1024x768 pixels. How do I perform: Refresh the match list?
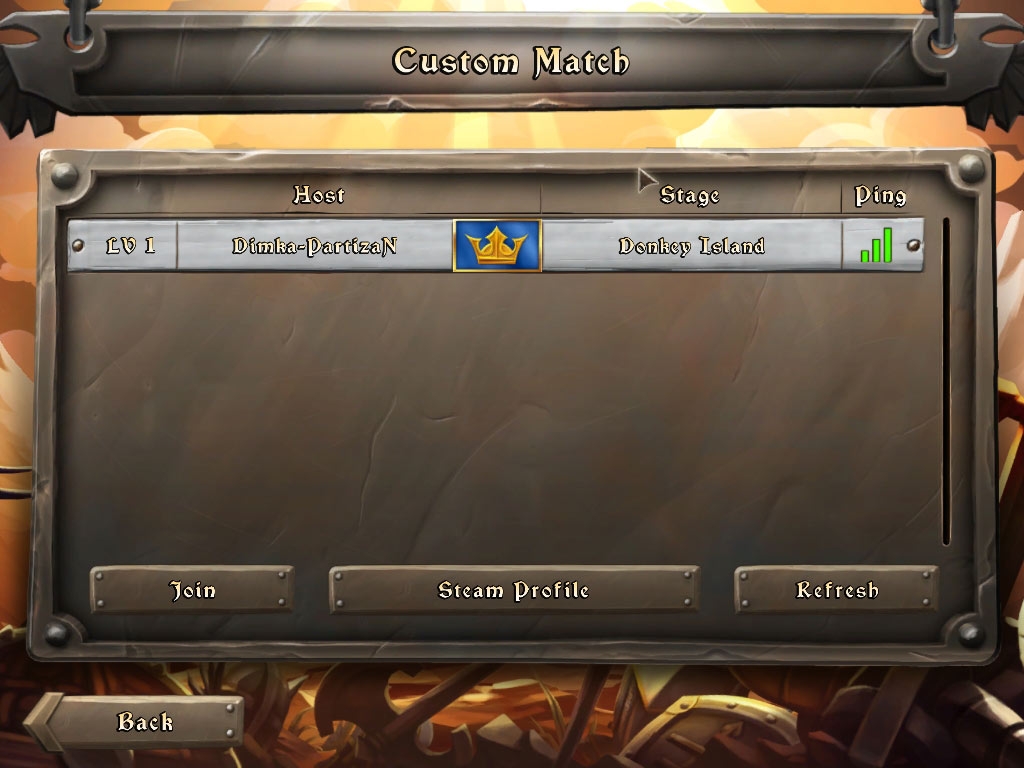[836, 590]
